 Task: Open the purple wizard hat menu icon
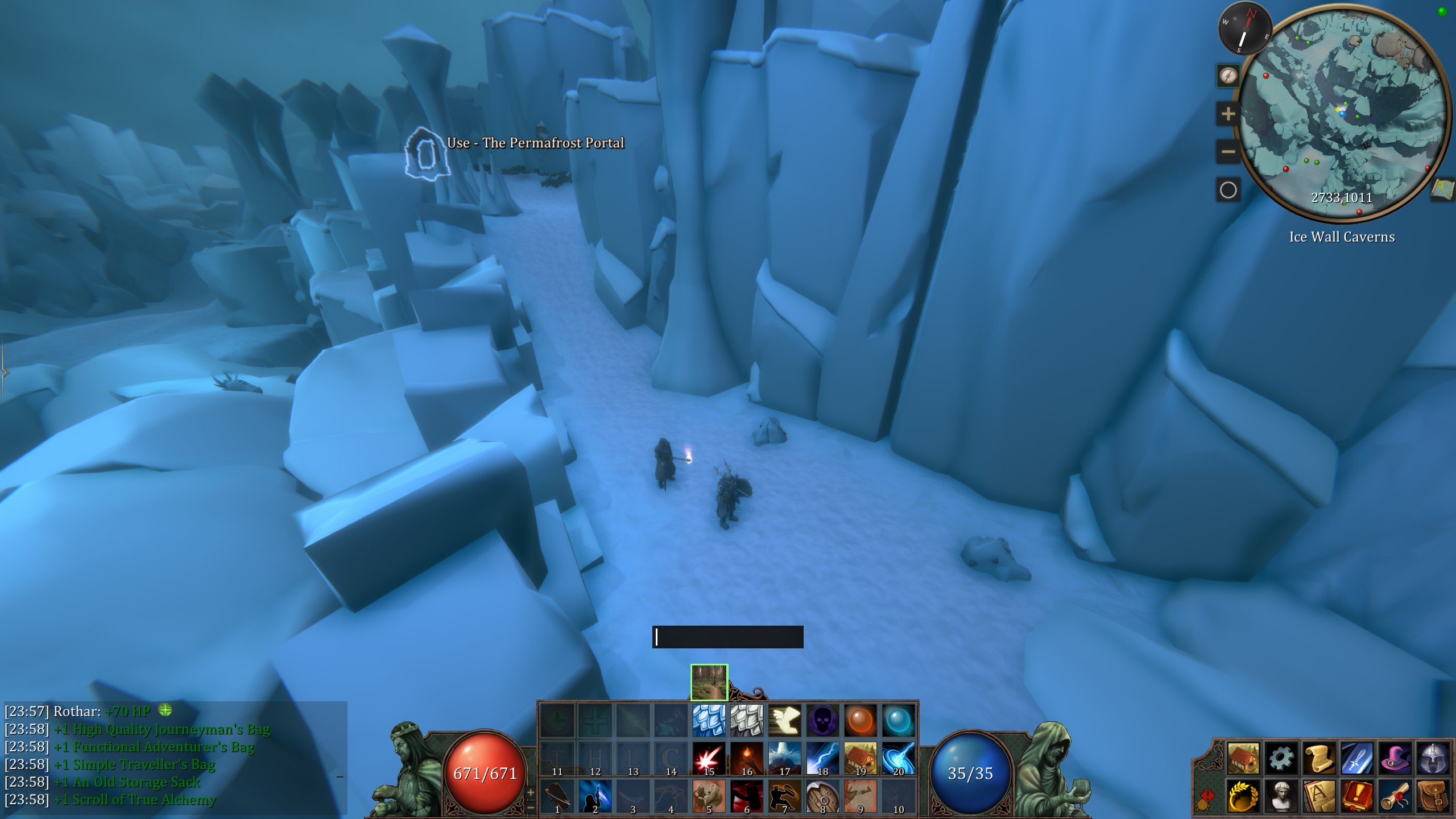tap(1395, 758)
